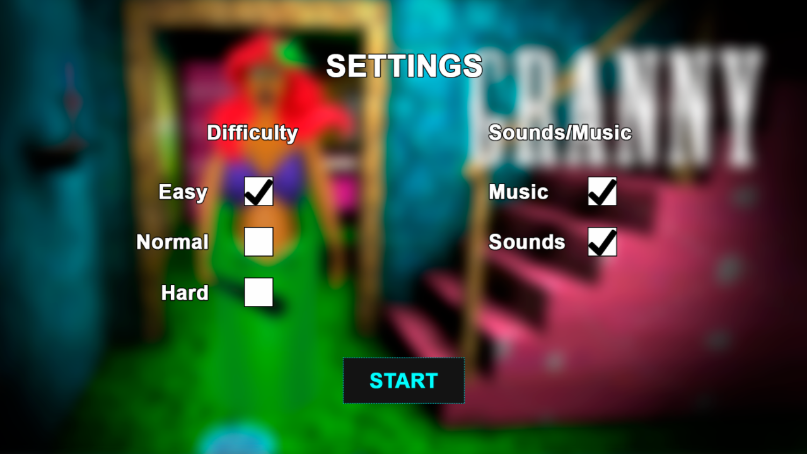
Task: Select Normal difficulty checkbox
Action: [259, 242]
